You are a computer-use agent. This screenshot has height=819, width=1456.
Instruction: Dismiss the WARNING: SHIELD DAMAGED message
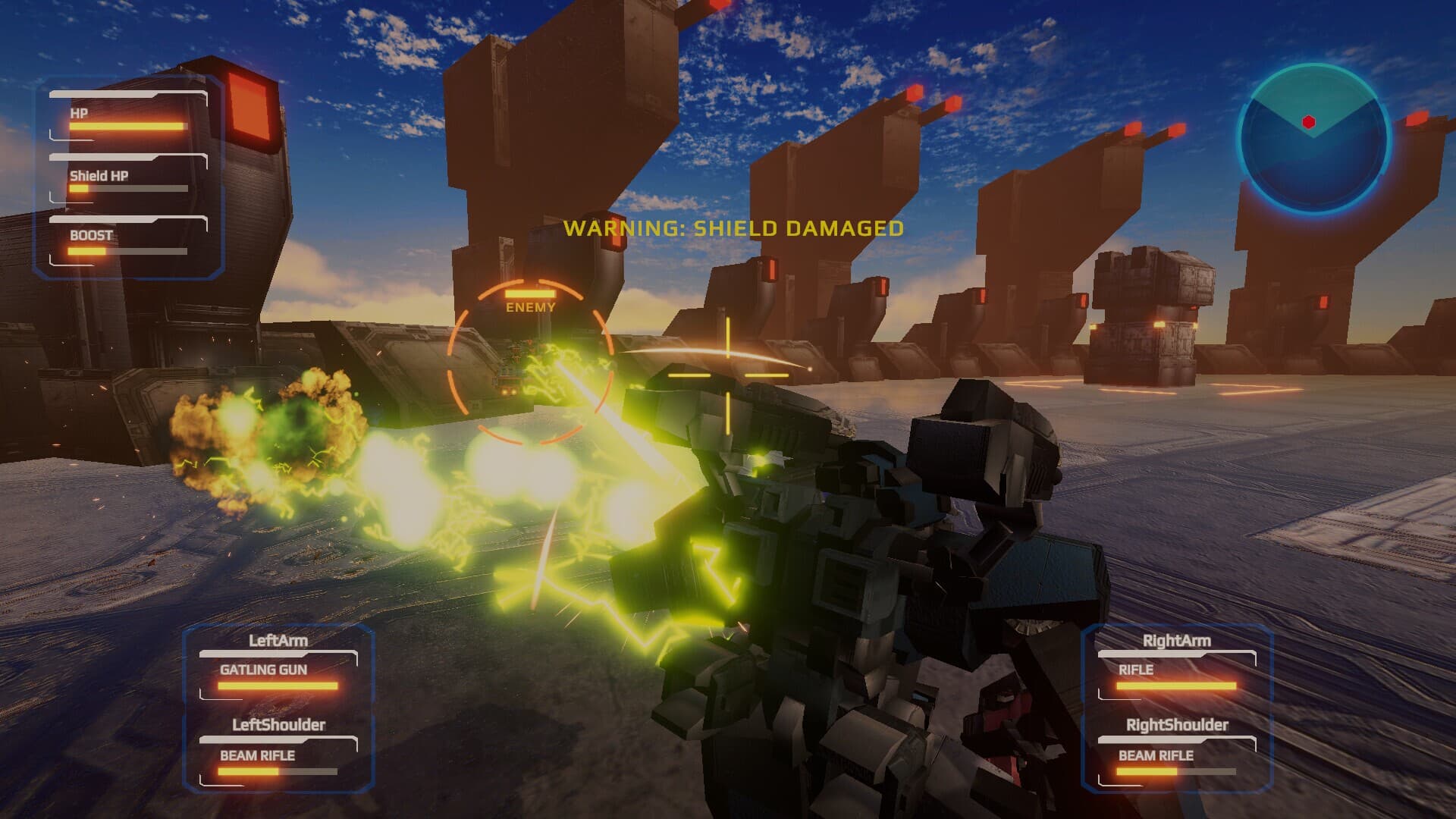pyautogui.click(x=733, y=227)
